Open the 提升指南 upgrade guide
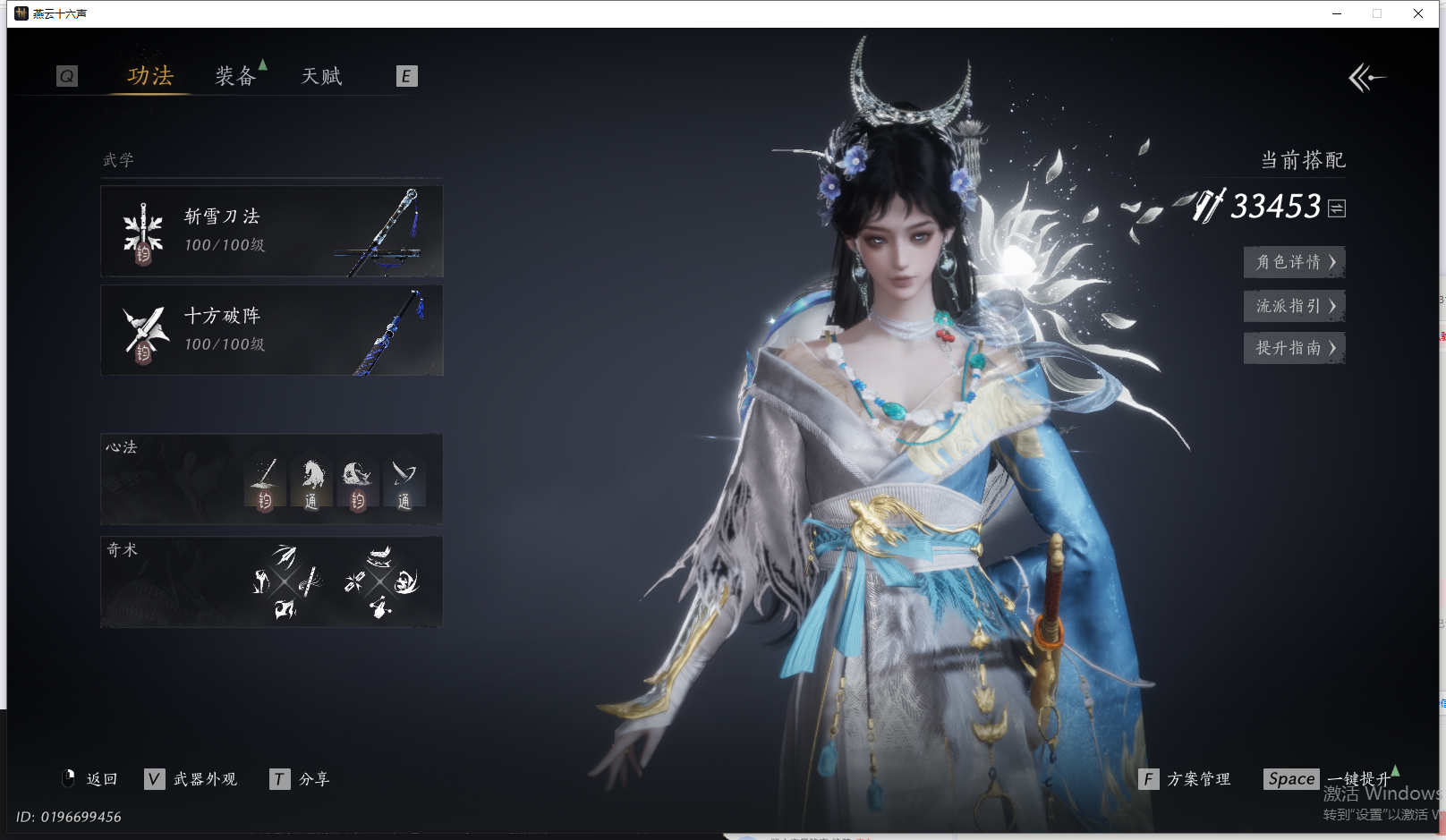The image size is (1446, 840). click(x=1294, y=348)
